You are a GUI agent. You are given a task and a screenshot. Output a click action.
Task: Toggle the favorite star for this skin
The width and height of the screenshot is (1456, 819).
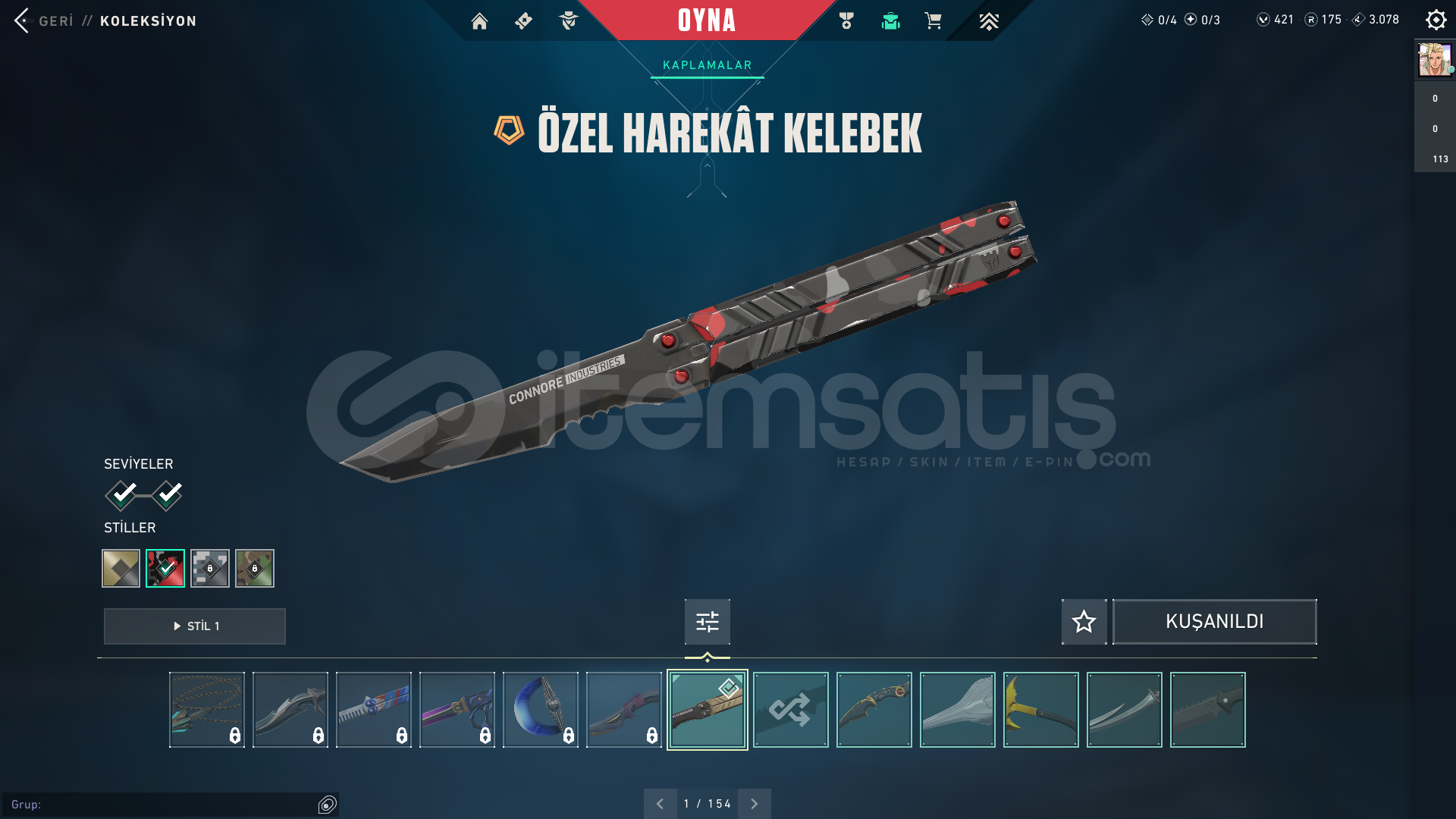coord(1083,621)
